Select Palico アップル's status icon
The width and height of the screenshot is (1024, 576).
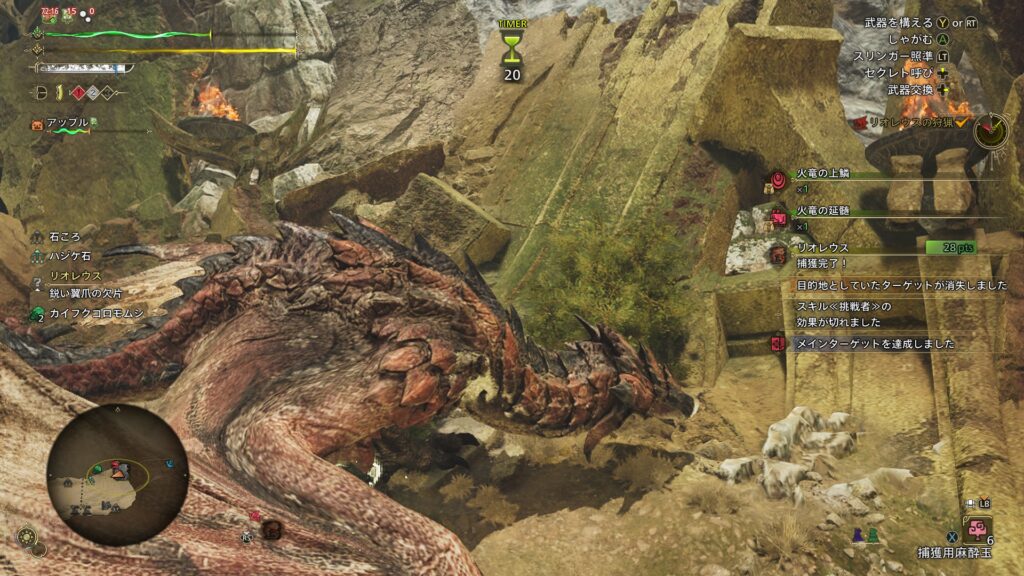pos(38,125)
